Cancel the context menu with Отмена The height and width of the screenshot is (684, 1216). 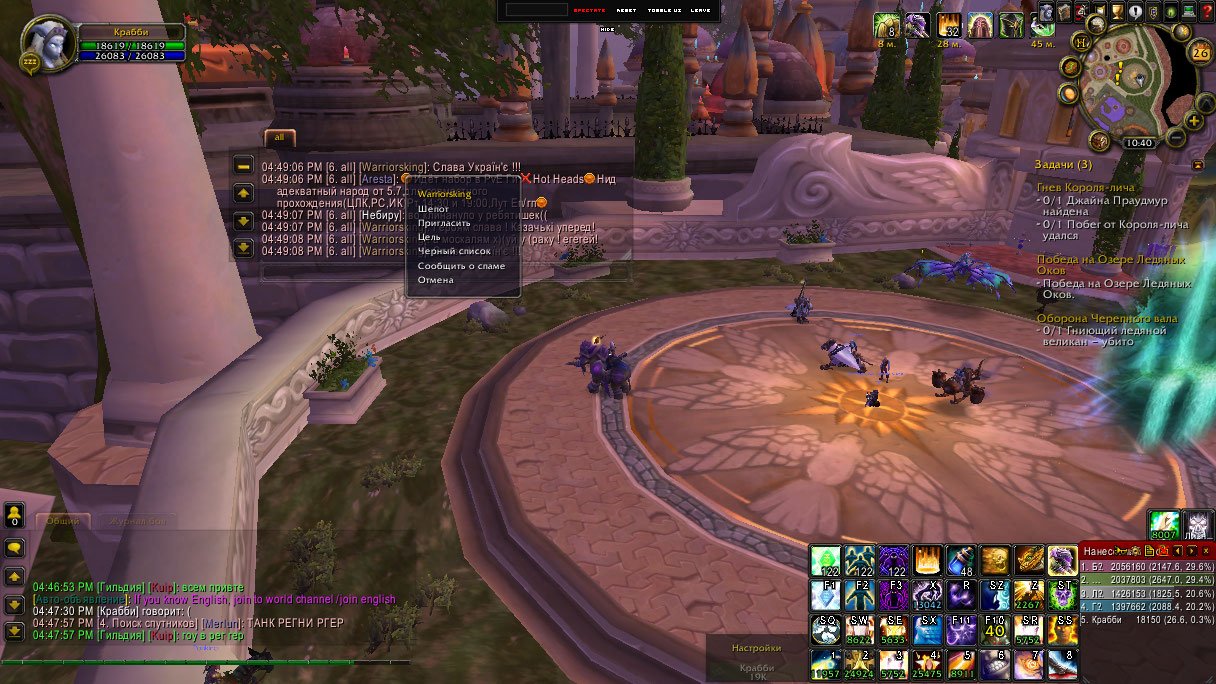point(436,280)
